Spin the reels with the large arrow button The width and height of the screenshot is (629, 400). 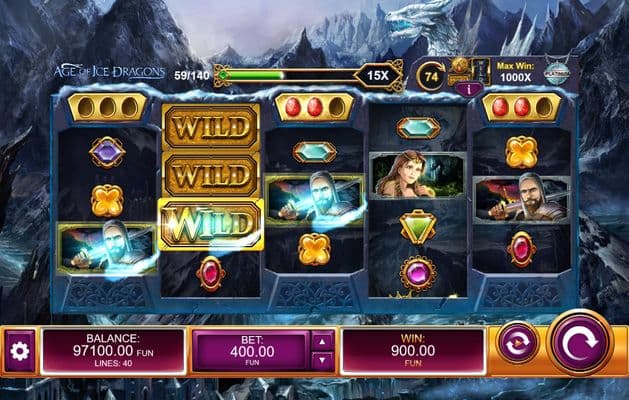click(579, 342)
